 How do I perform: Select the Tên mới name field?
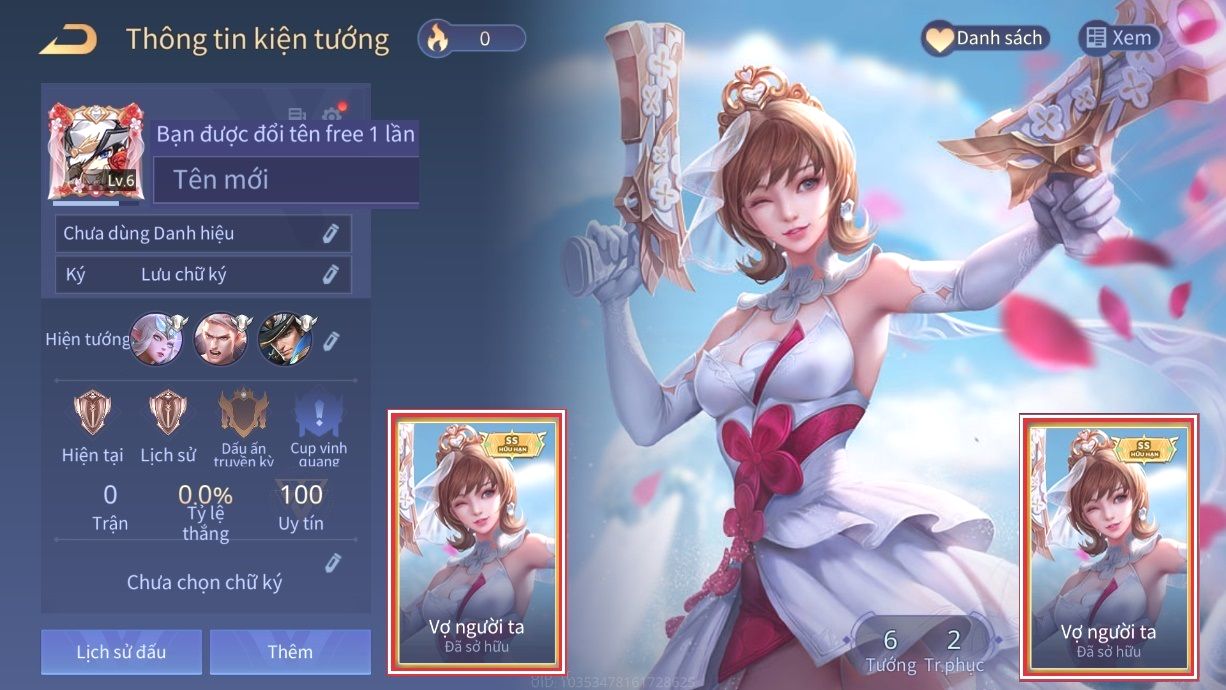pyautogui.click(x=286, y=181)
